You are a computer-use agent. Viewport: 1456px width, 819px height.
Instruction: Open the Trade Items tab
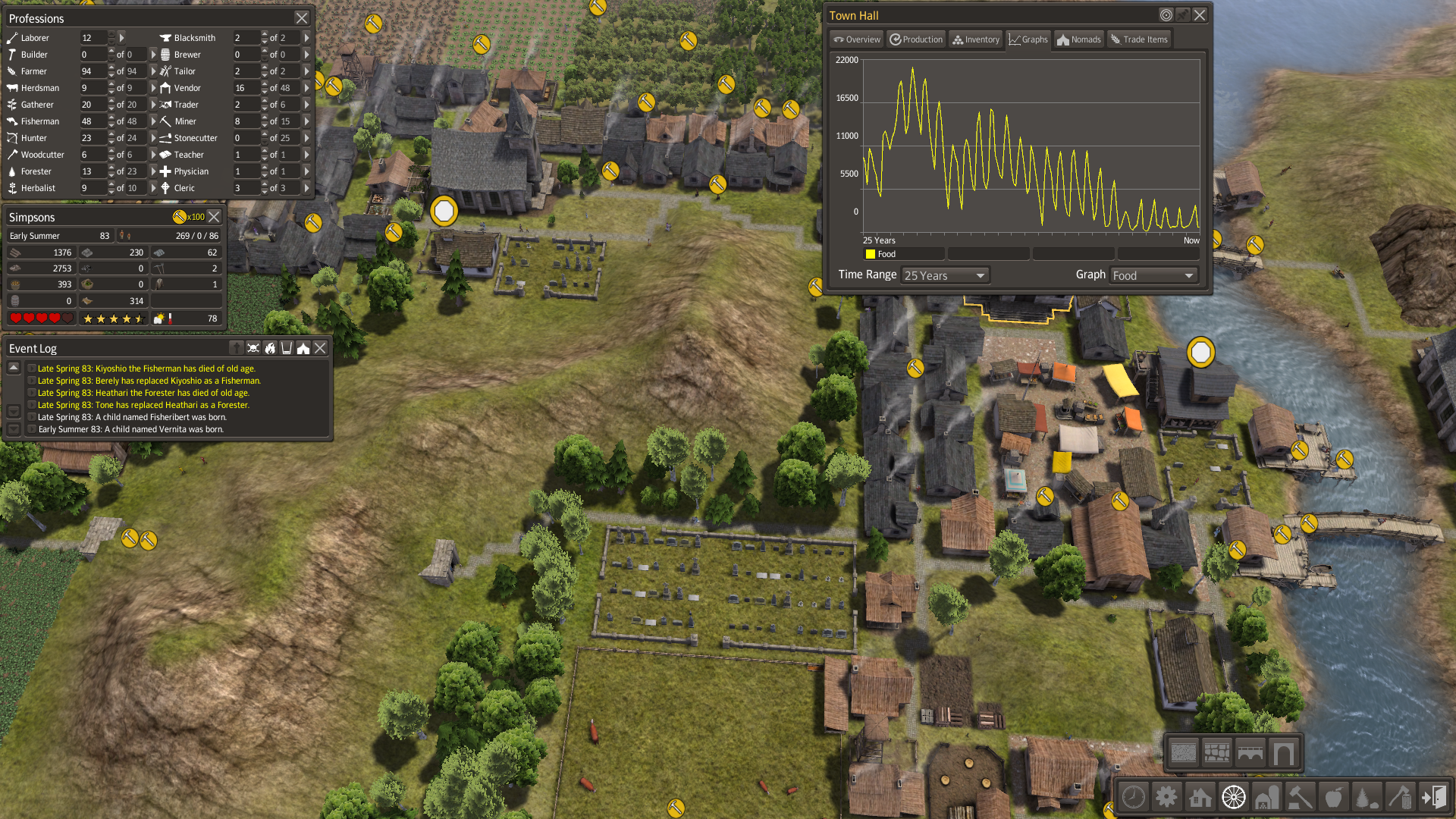click(1138, 39)
